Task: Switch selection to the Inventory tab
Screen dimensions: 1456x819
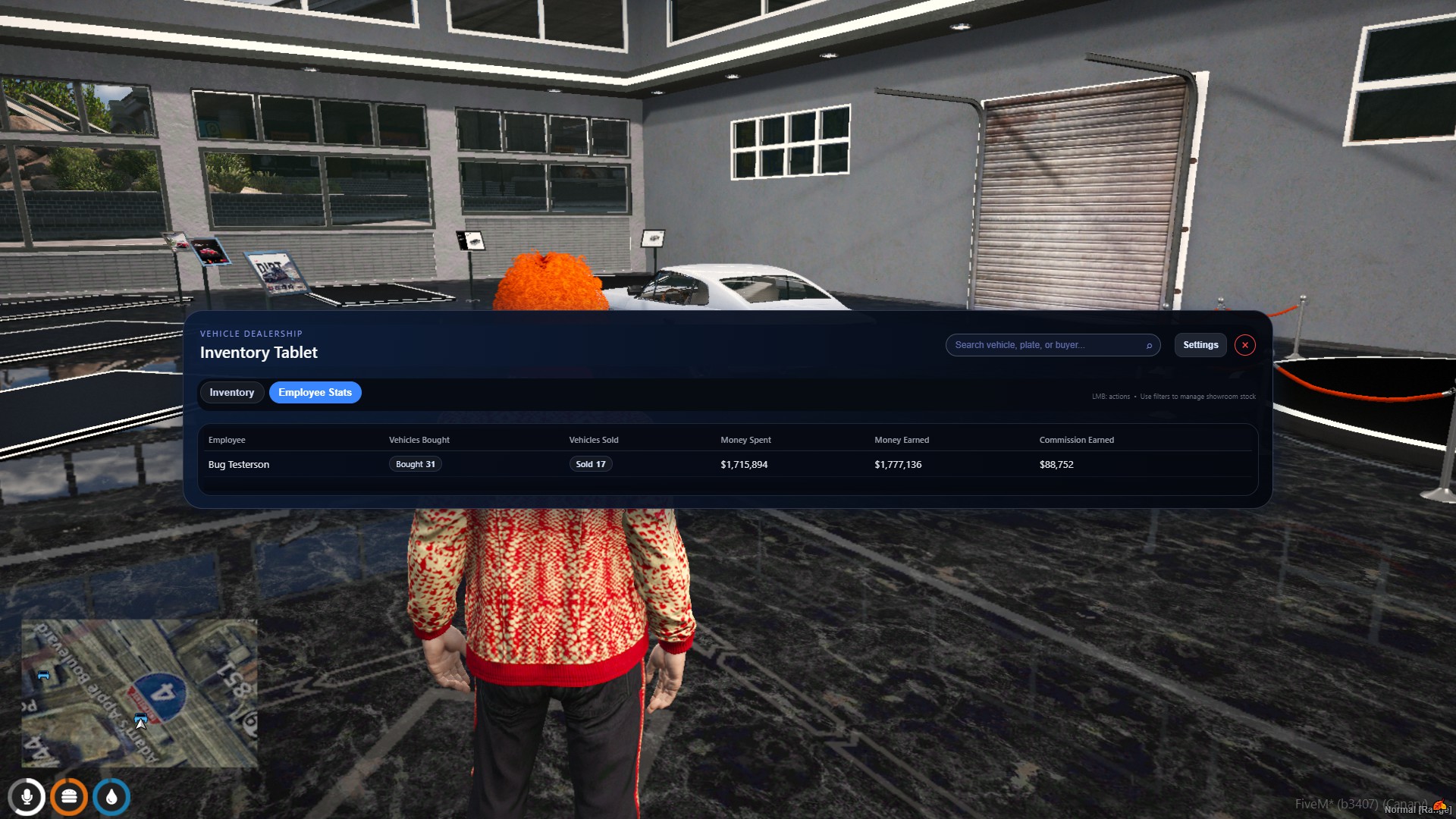Action: [x=231, y=392]
